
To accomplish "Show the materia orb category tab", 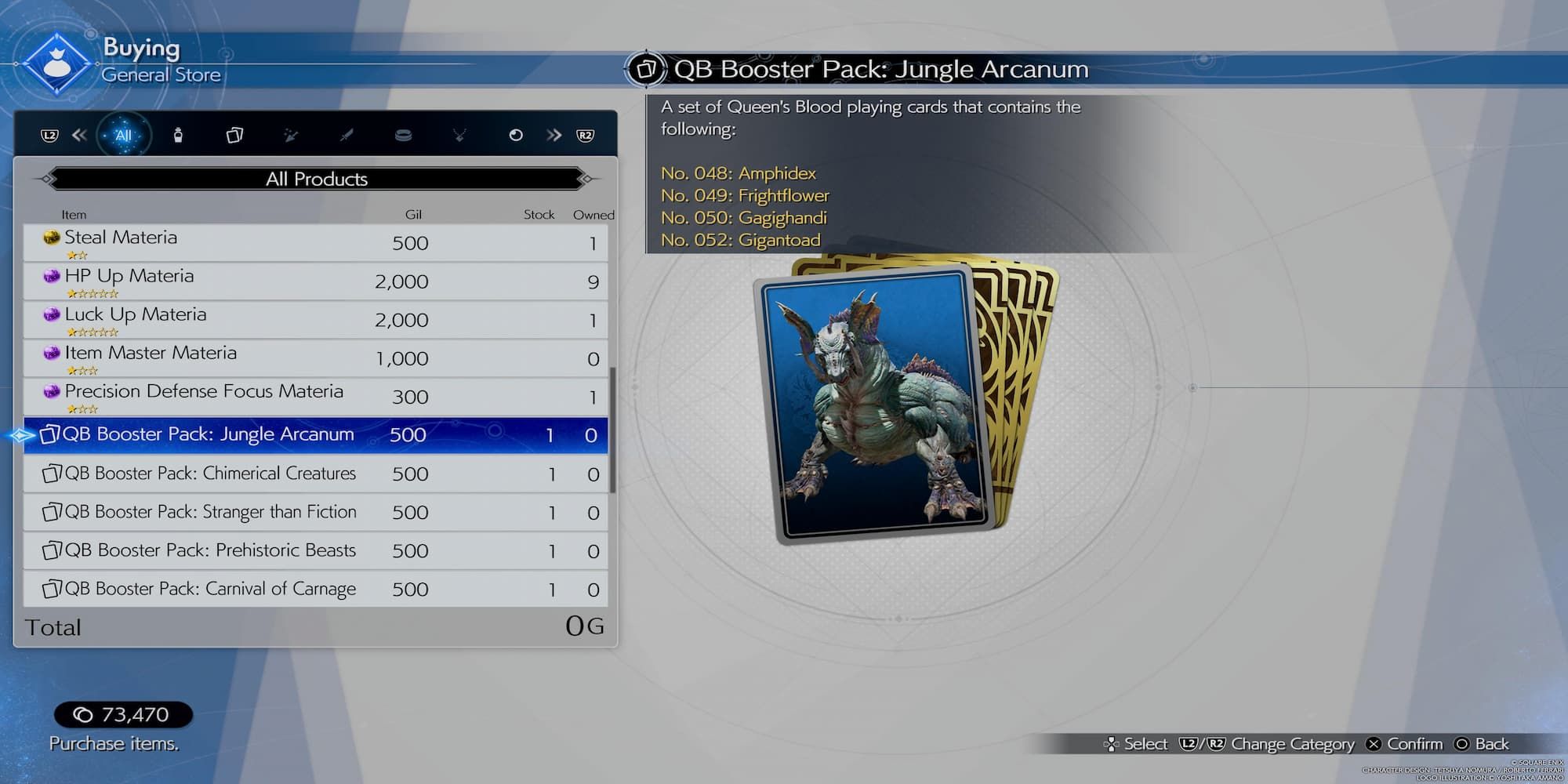I will [x=515, y=136].
